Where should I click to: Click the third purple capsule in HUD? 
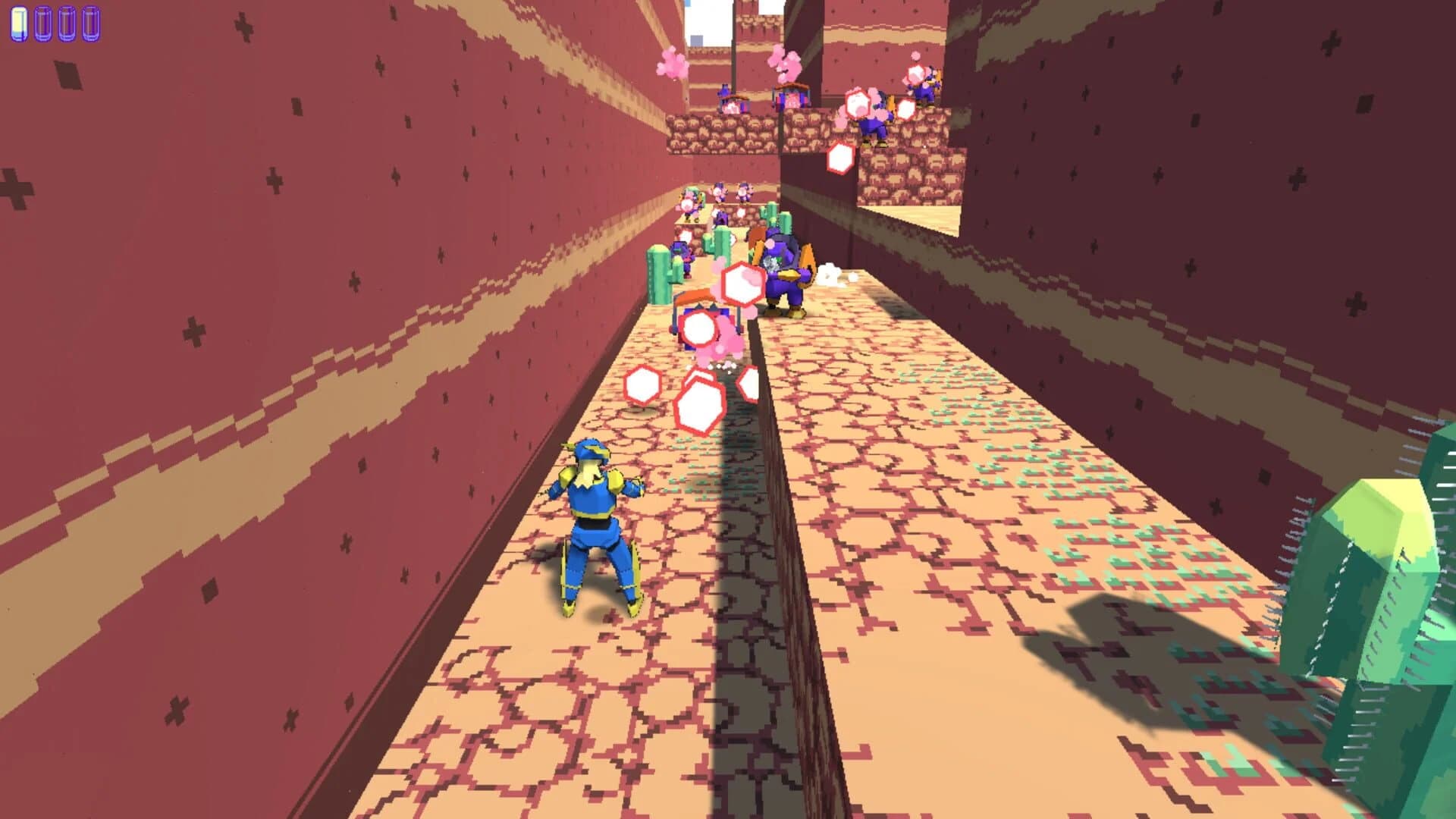(67, 21)
